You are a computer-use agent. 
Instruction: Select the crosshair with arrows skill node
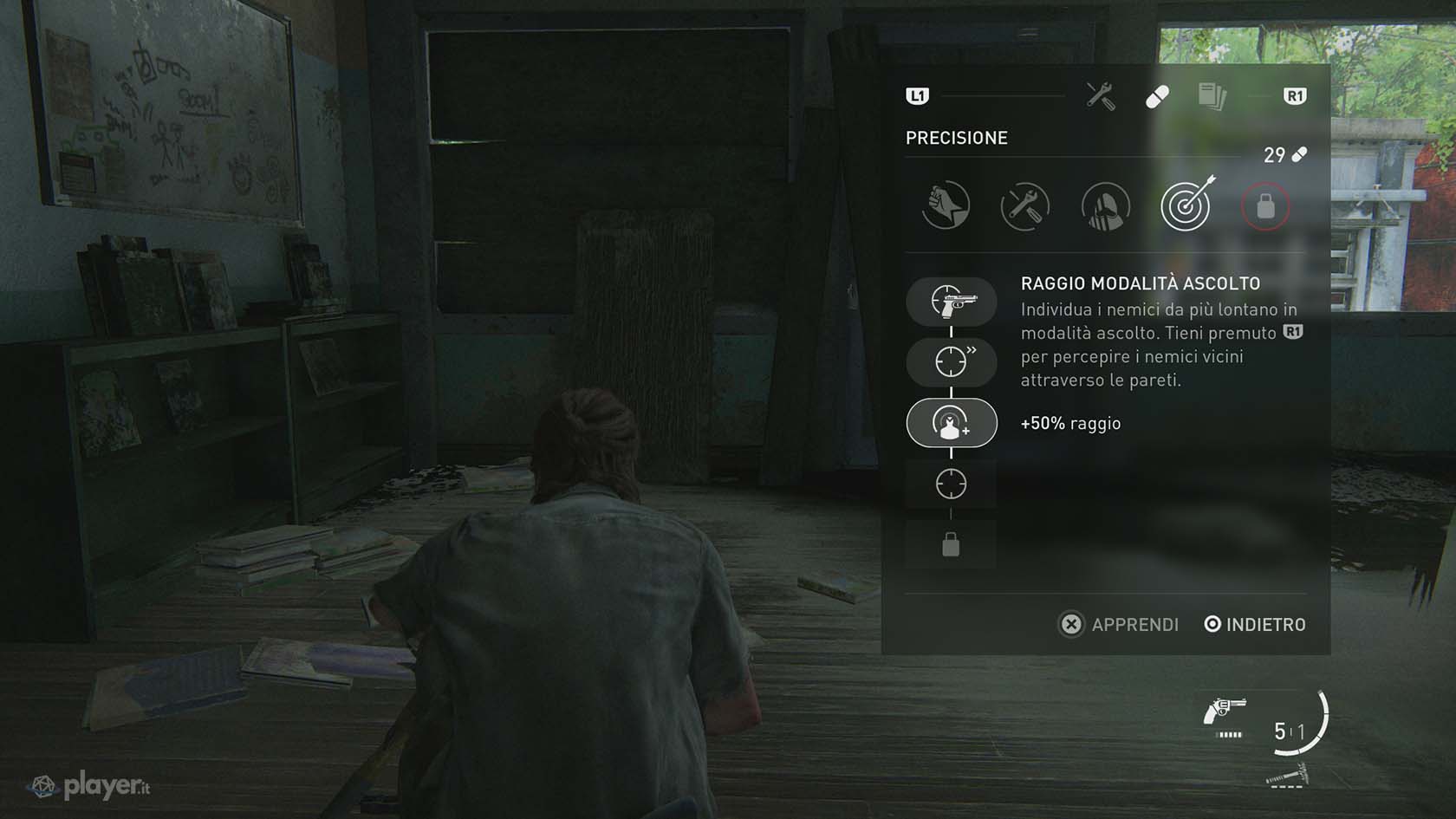pos(952,361)
